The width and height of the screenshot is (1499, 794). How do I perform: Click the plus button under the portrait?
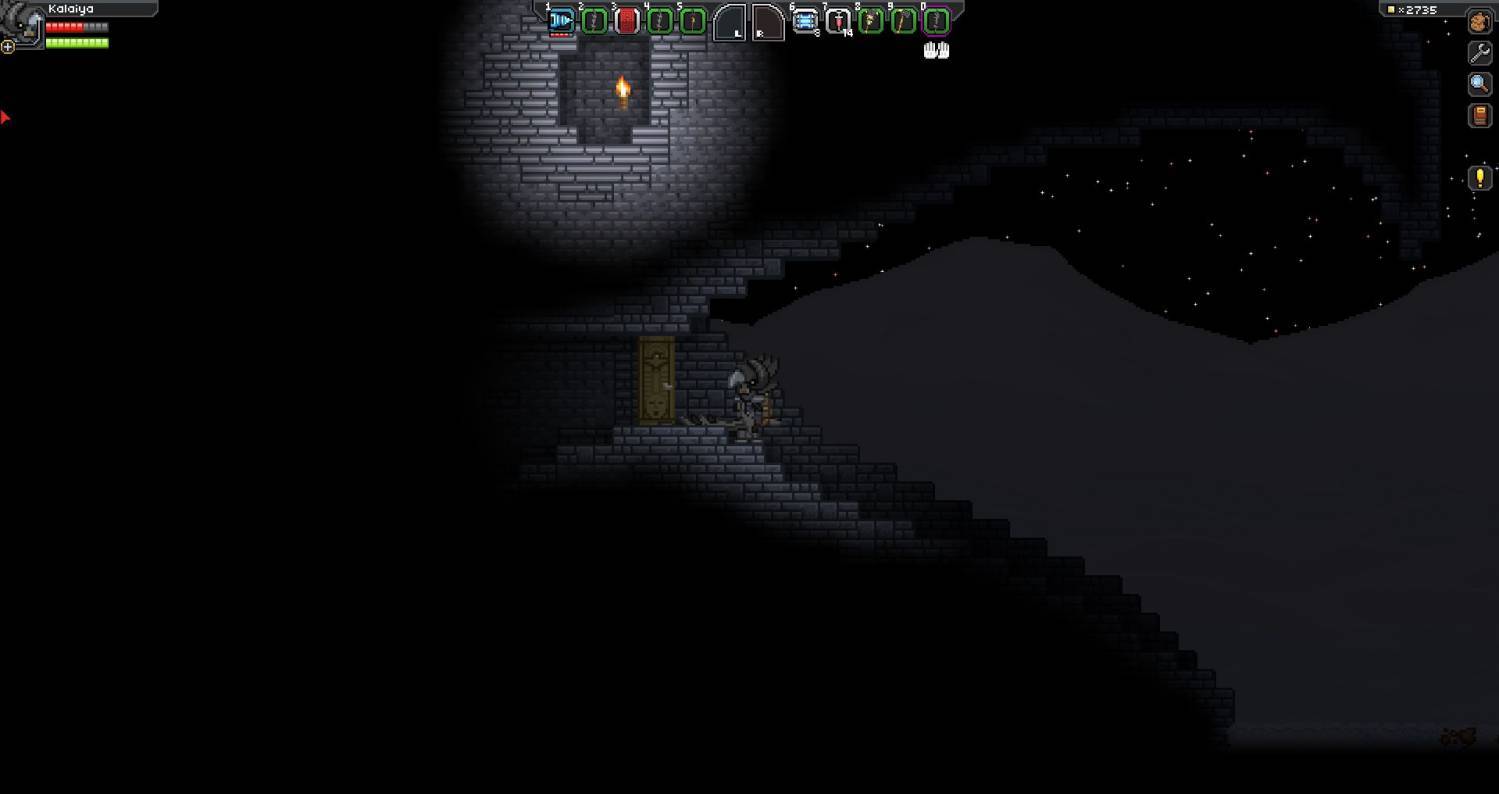pos(8,46)
